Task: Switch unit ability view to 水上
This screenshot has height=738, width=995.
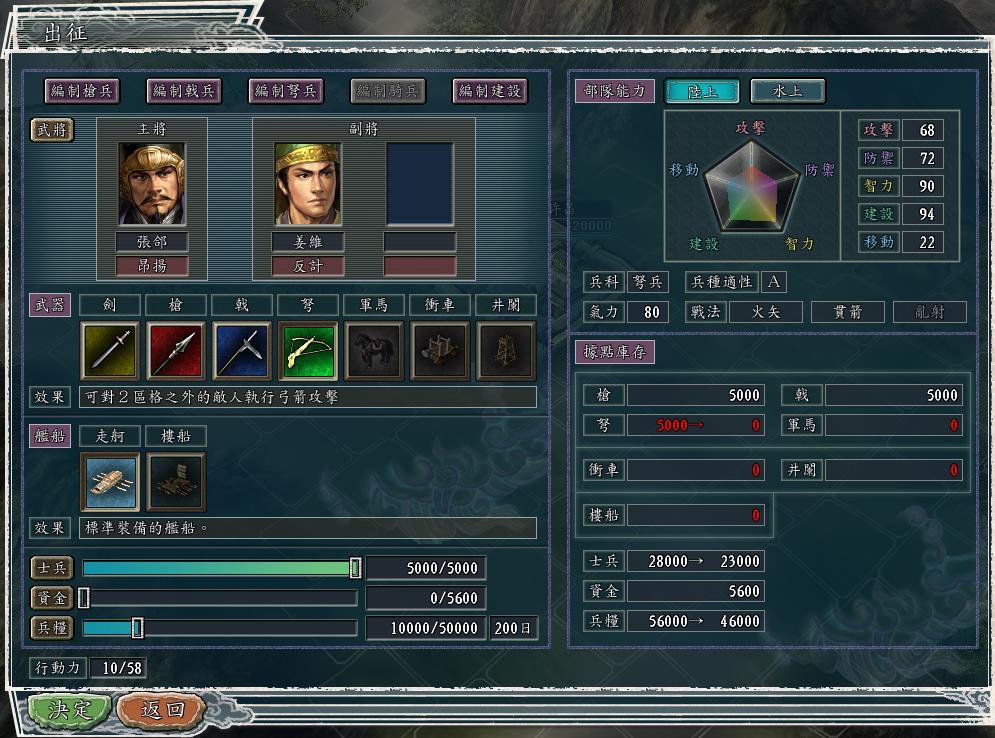Action: (x=788, y=91)
